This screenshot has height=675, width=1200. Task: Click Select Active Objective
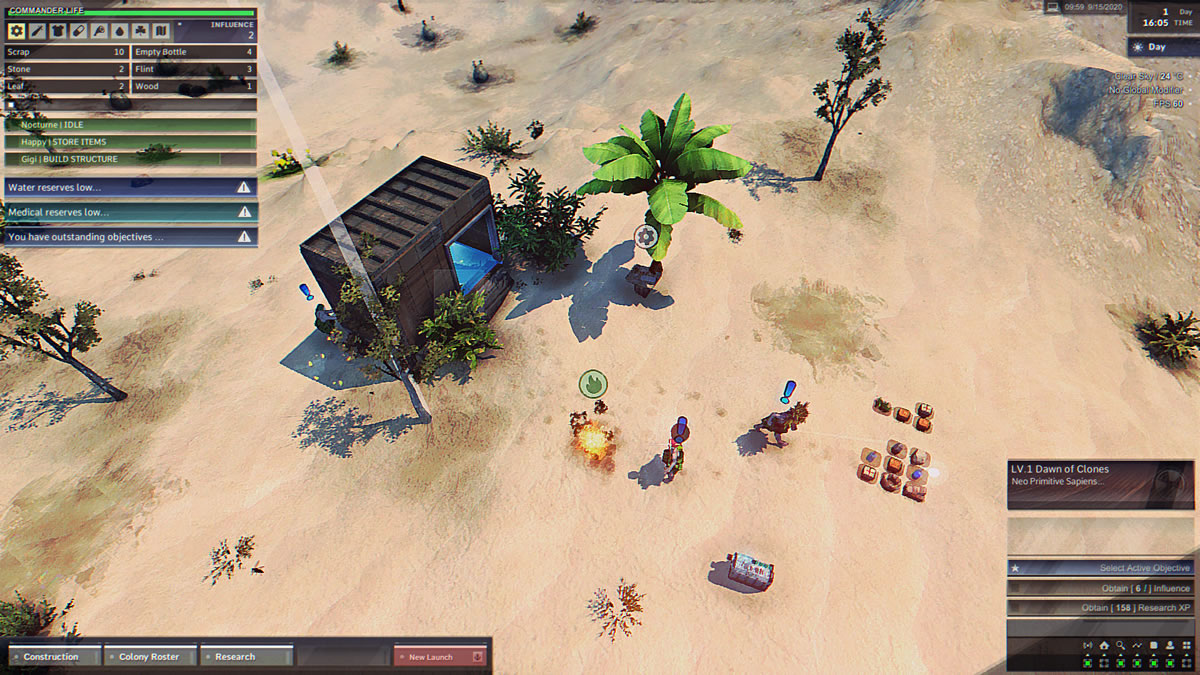pos(1100,568)
